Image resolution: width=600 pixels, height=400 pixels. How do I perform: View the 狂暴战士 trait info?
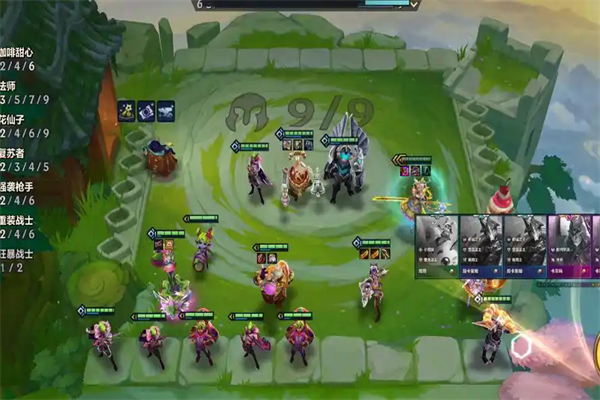click(x=18, y=260)
